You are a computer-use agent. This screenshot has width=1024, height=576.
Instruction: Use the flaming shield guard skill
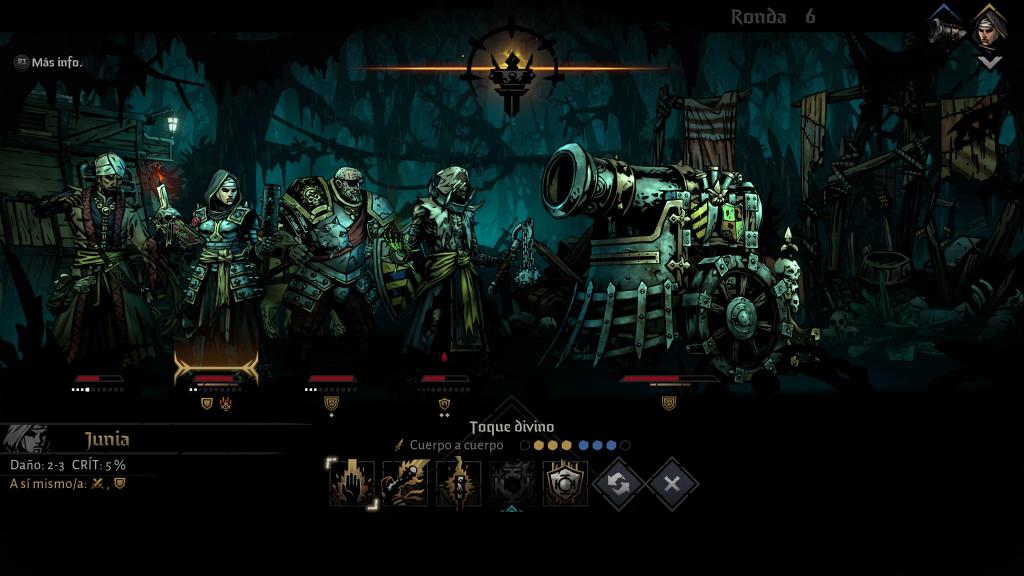pos(565,483)
